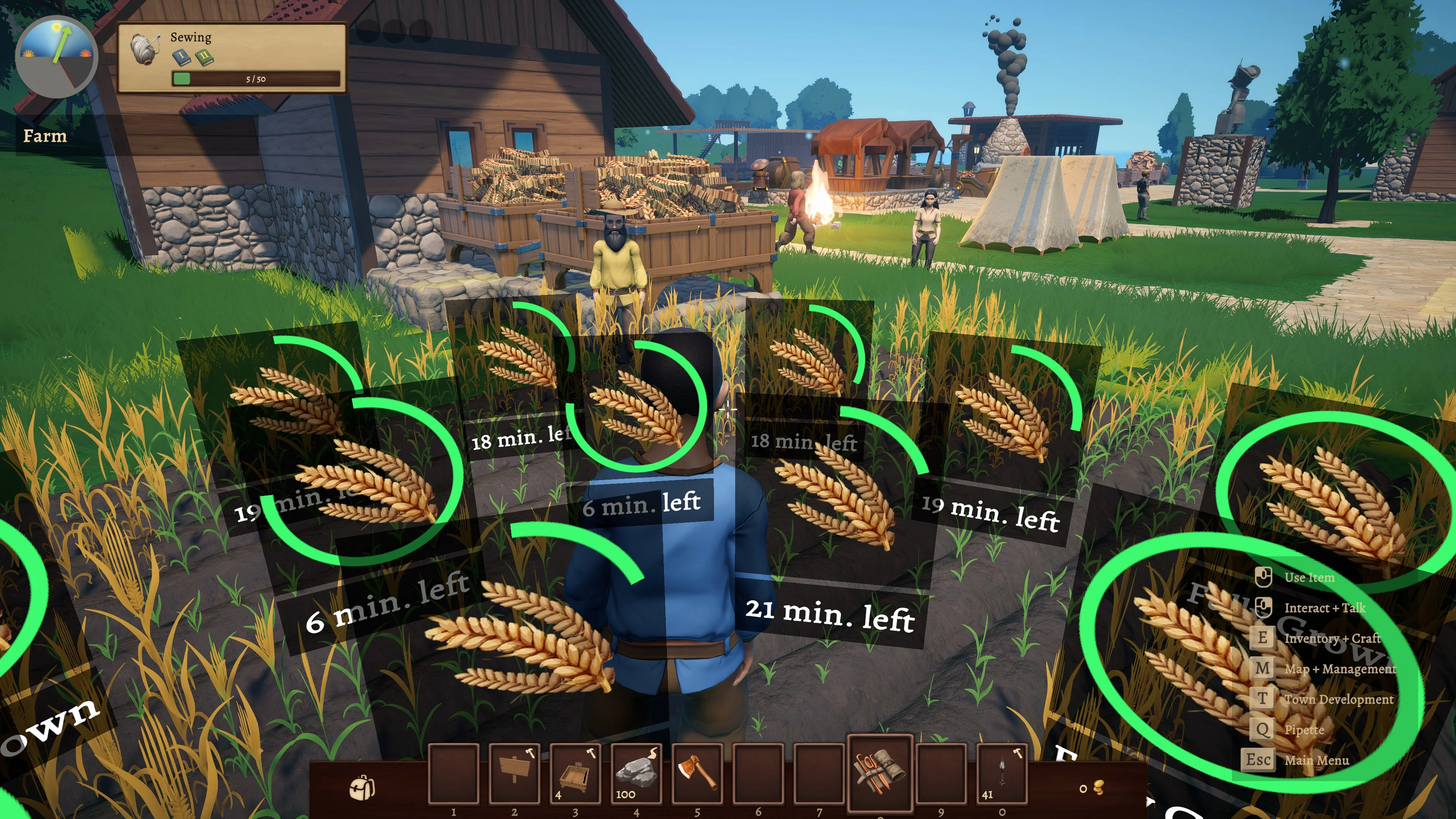This screenshot has width=1456, height=819.
Task: Pick the torch slot showing 41
Action: [1001, 773]
